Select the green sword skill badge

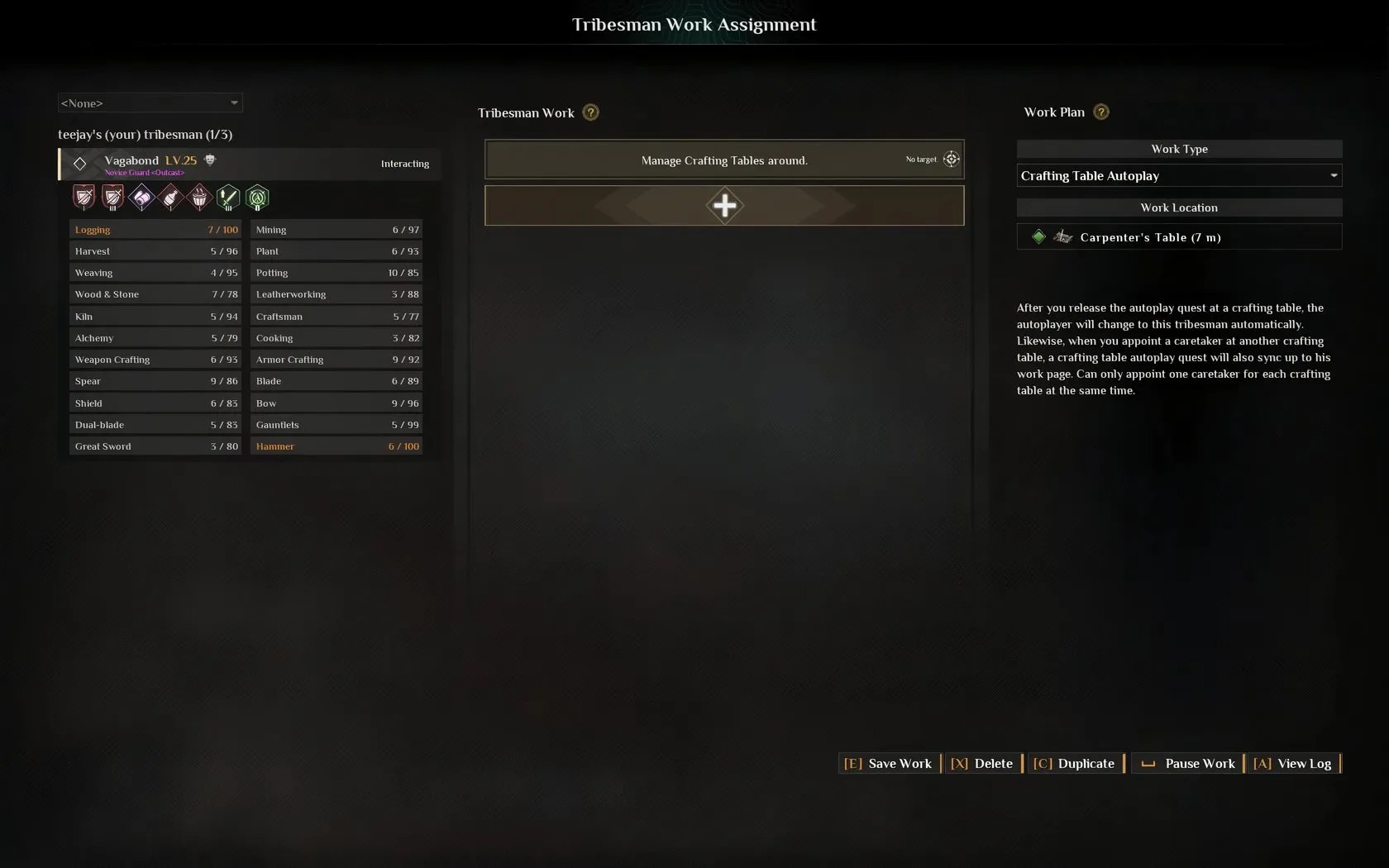point(229,198)
